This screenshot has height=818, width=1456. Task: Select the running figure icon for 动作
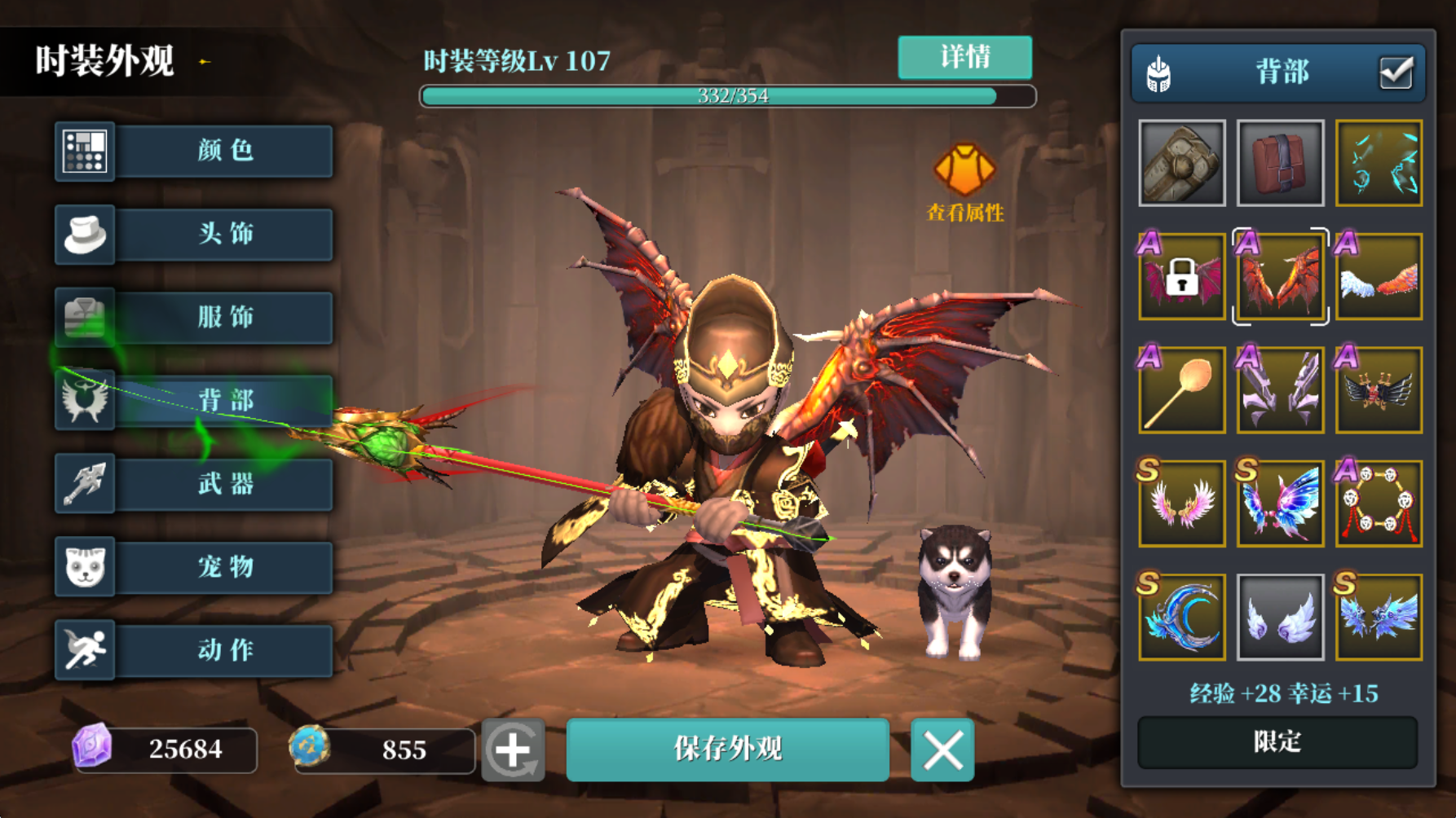point(85,650)
